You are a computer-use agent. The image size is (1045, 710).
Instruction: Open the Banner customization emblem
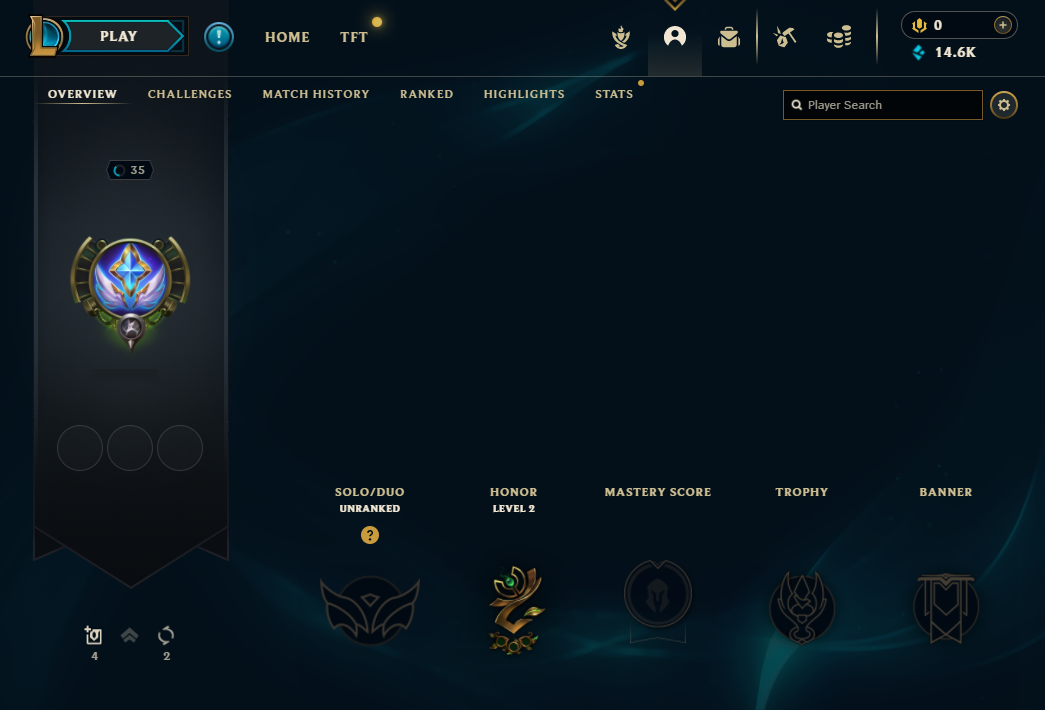(x=946, y=607)
